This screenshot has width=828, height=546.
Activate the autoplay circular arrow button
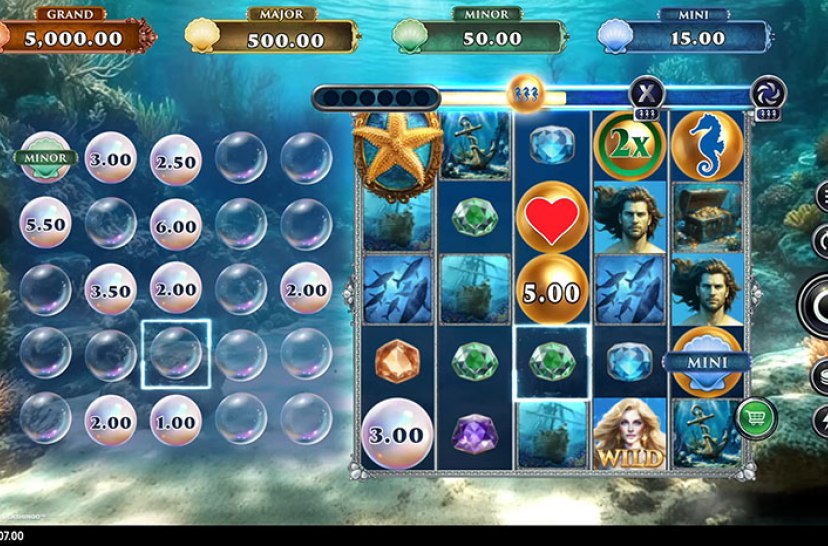pyautogui.click(x=822, y=241)
